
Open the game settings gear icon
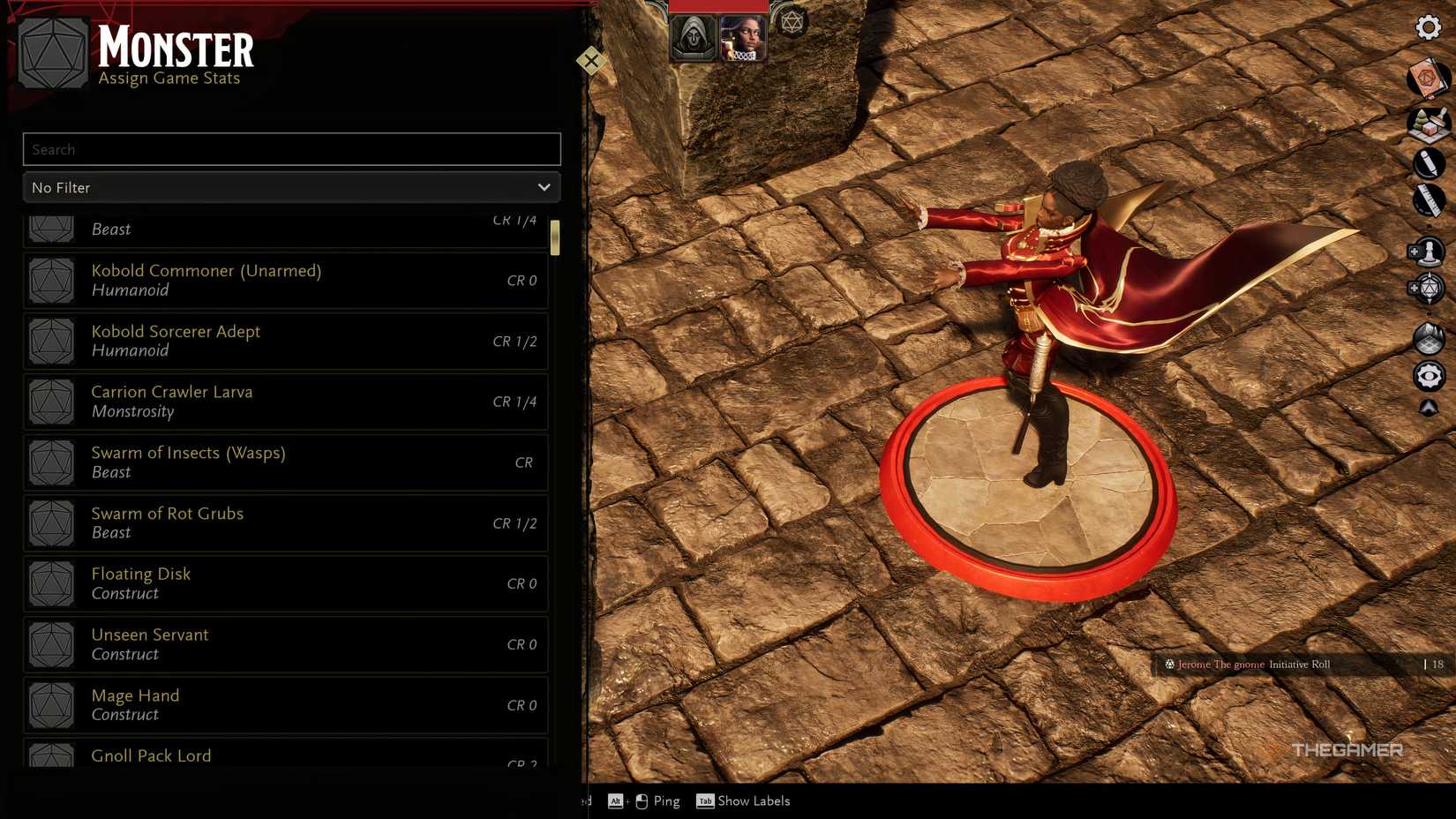(1428, 27)
